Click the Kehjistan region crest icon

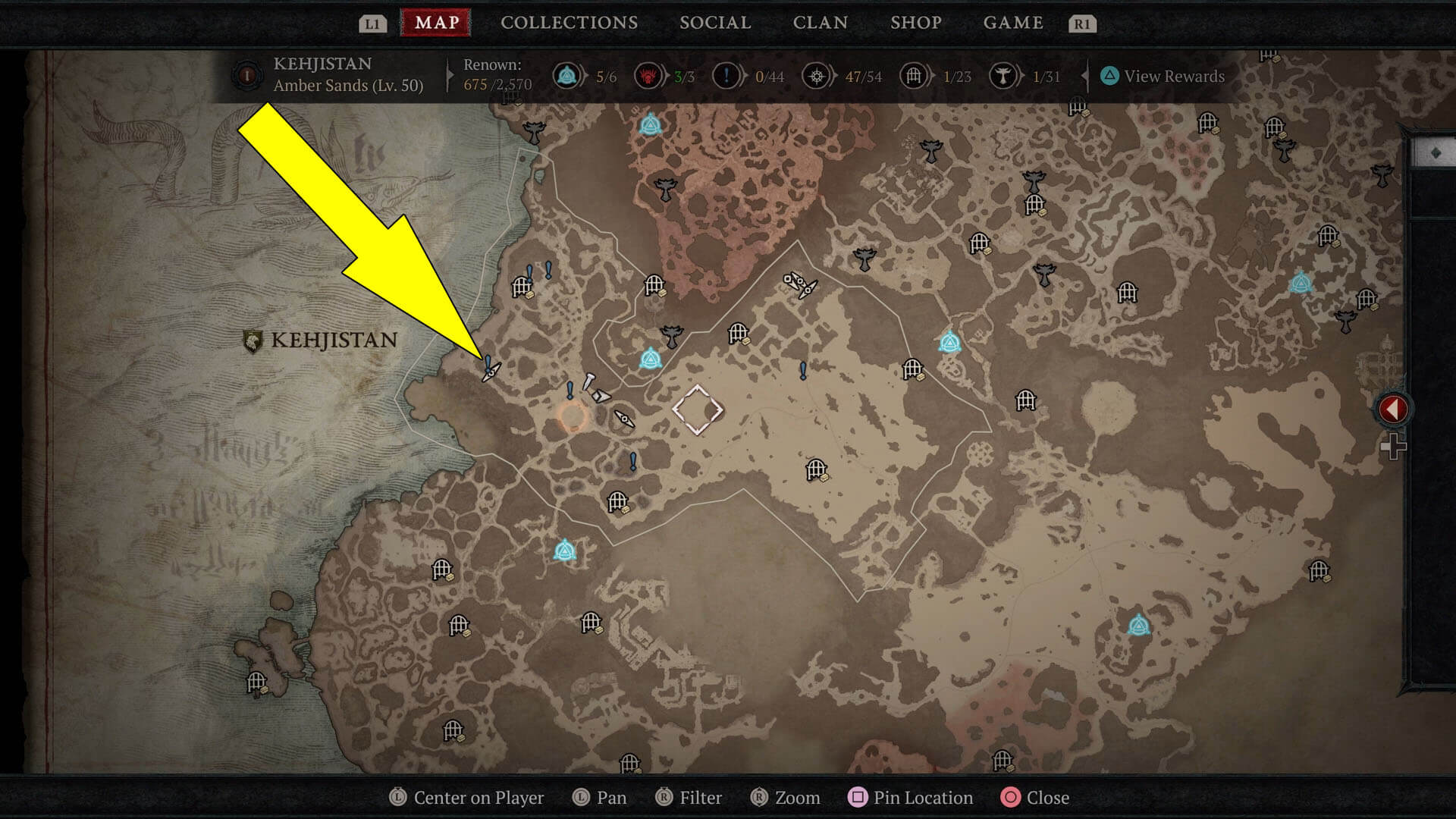(246, 74)
